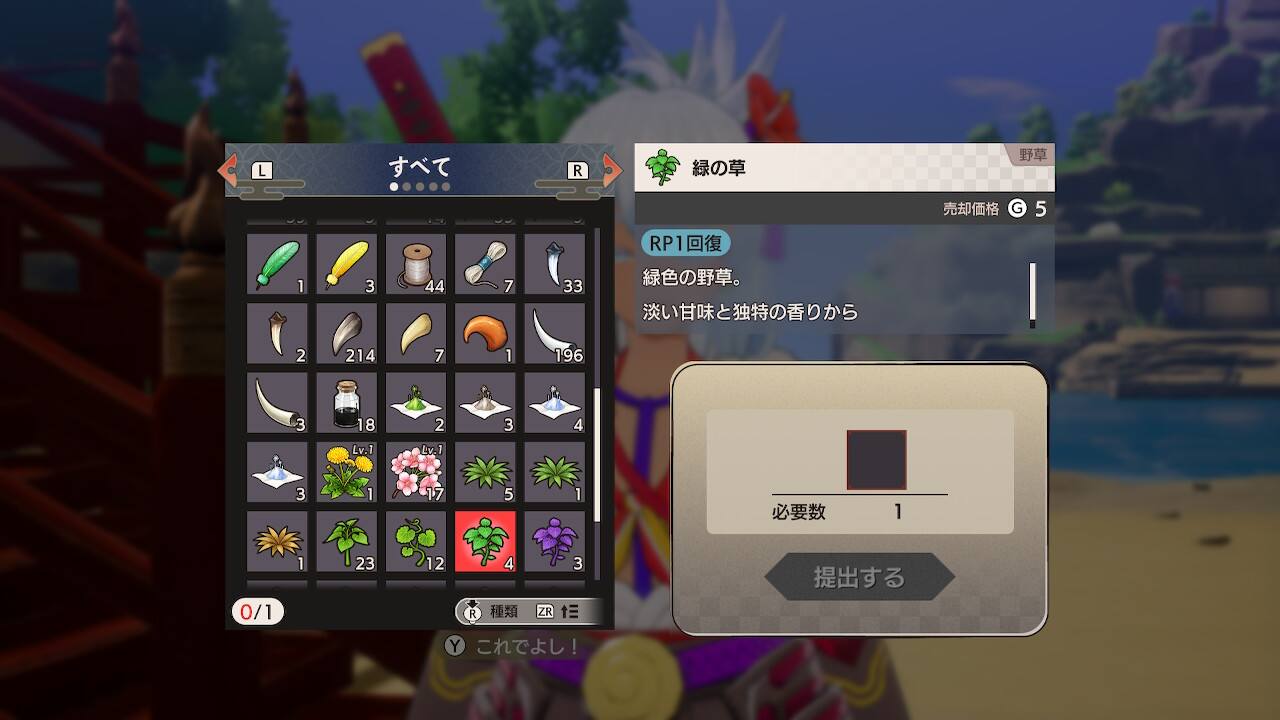Select the yellow feather item slot
Image resolution: width=1280 pixels, height=720 pixels.
[347, 264]
